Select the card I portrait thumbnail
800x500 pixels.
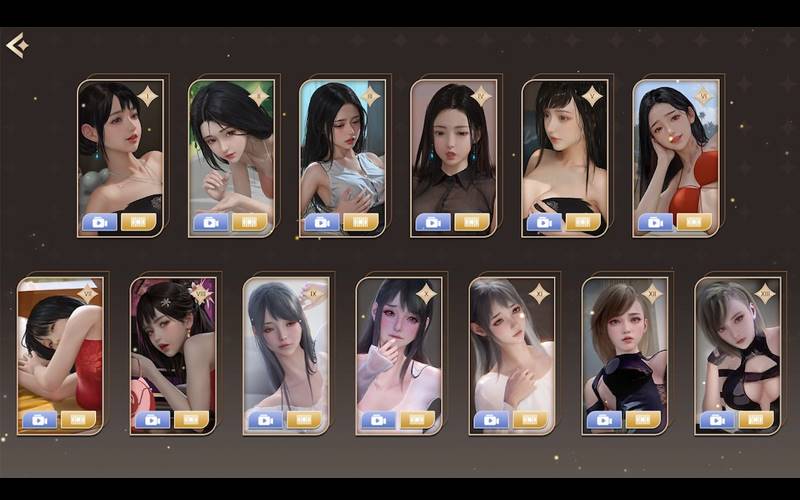[x=120, y=150]
